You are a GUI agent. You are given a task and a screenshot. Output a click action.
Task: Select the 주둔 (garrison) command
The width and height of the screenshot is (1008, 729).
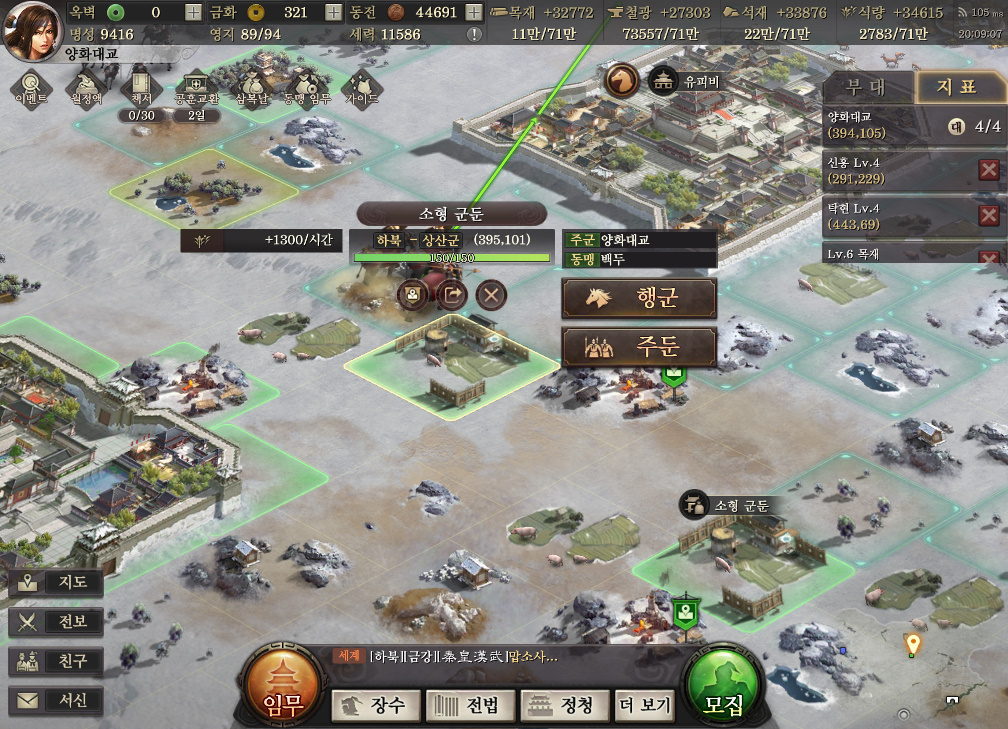click(639, 347)
